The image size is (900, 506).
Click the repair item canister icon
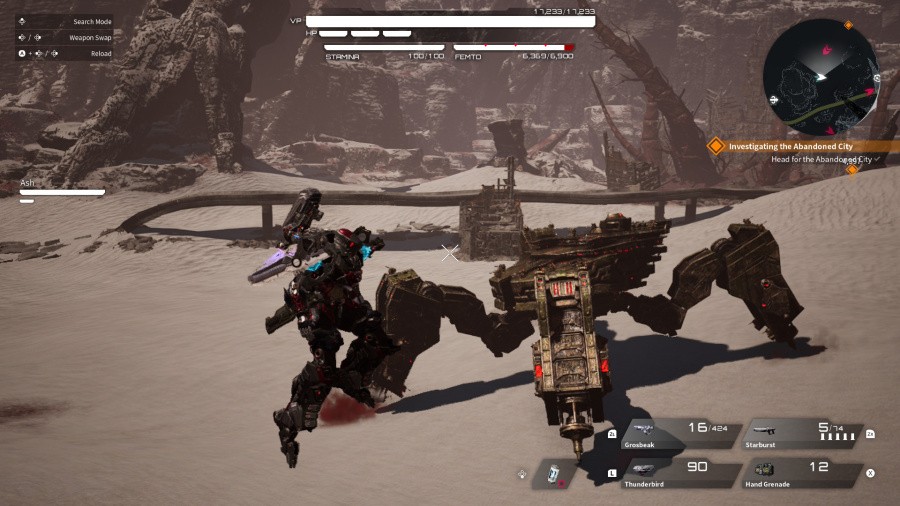coord(553,474)
